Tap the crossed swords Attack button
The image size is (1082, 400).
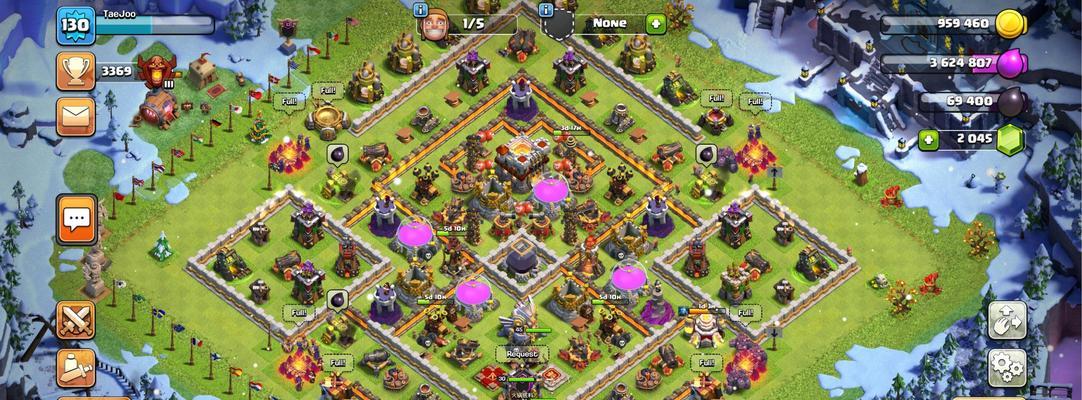(76, 321)
